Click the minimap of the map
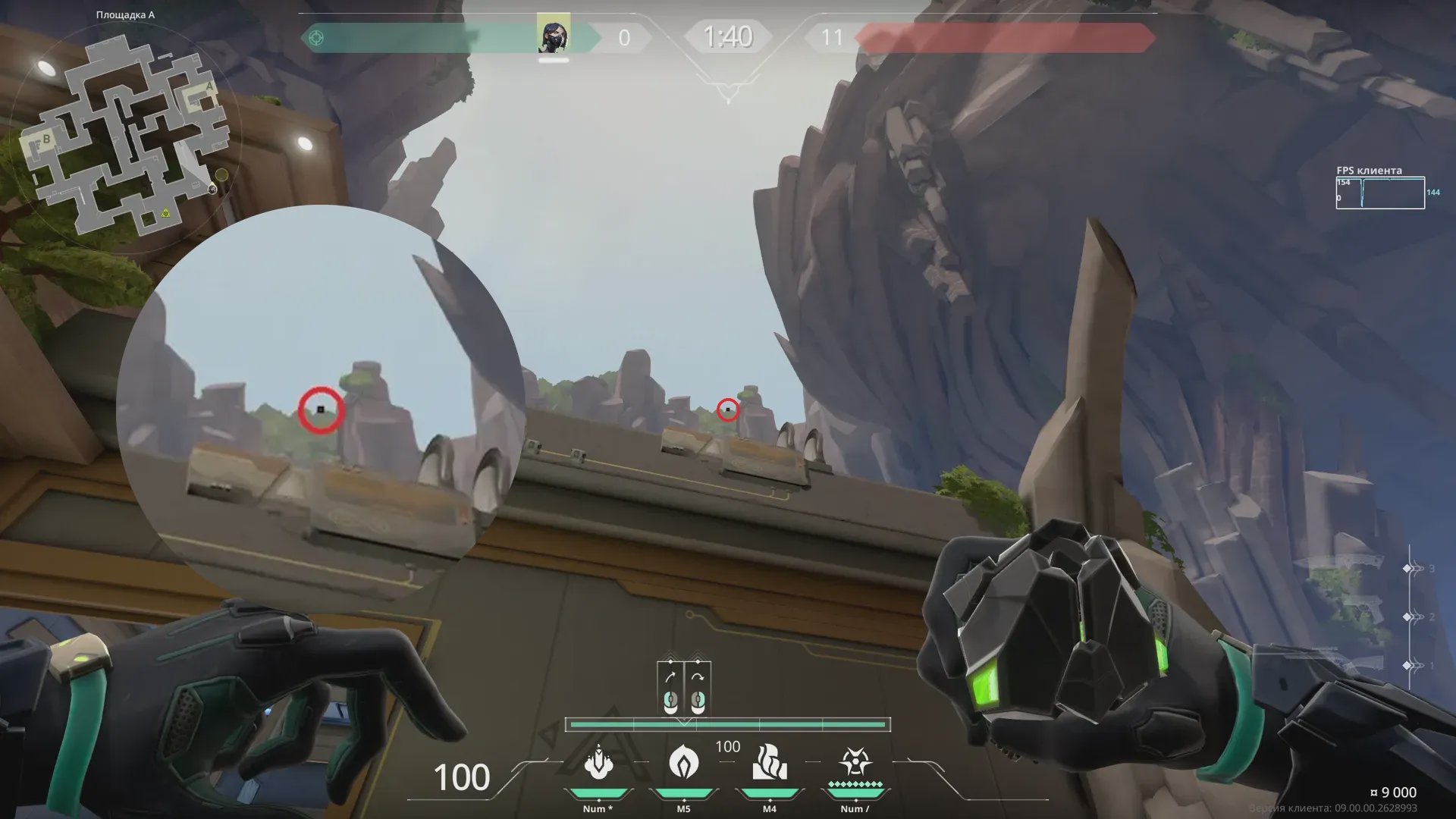The width and height of the screenshot is (1456, 819). point(129,136)
